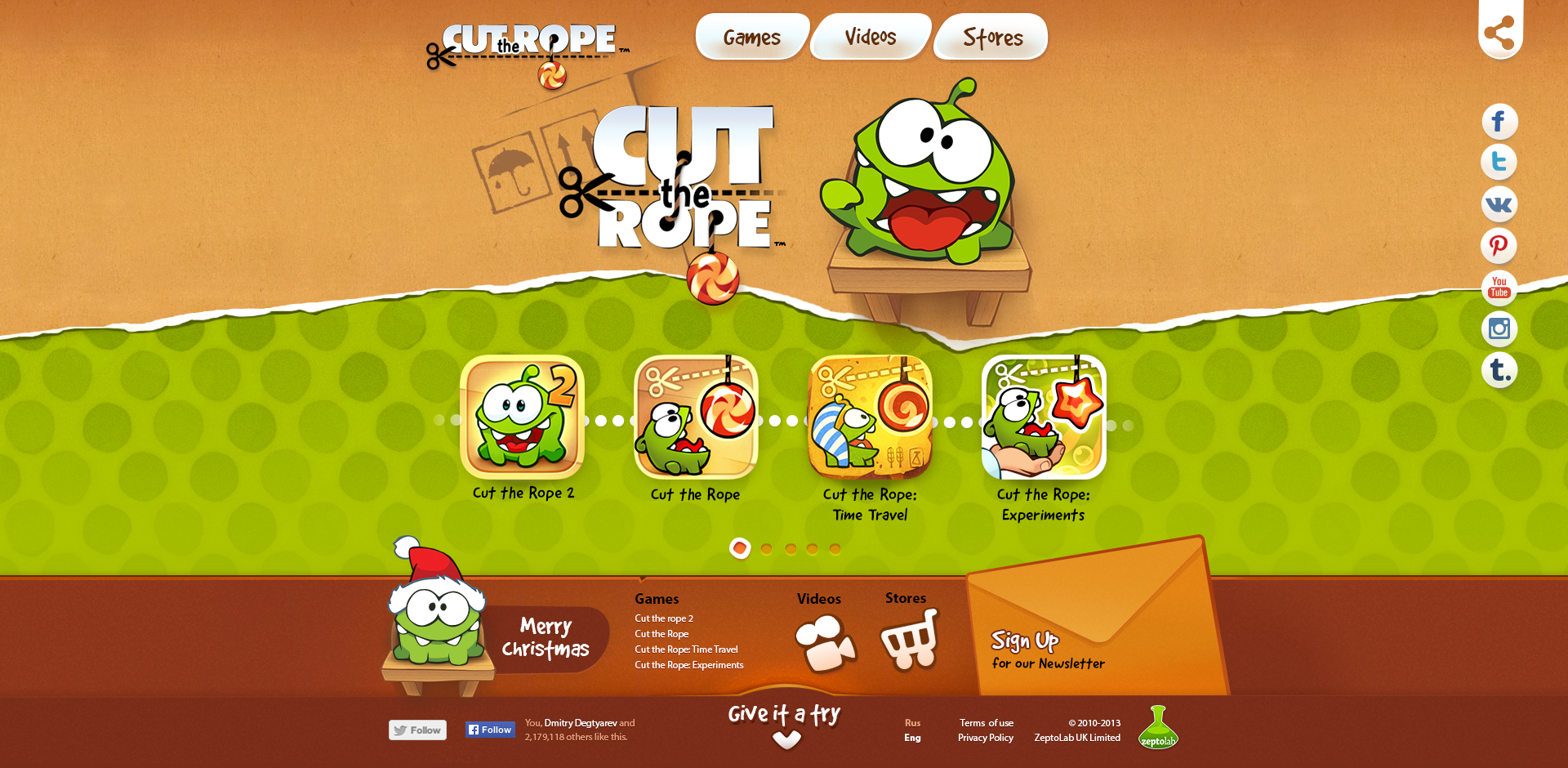Click the ZeptoLab flask logo
The height and width of the screenshot is (768, 1568).
point(1159,729)
